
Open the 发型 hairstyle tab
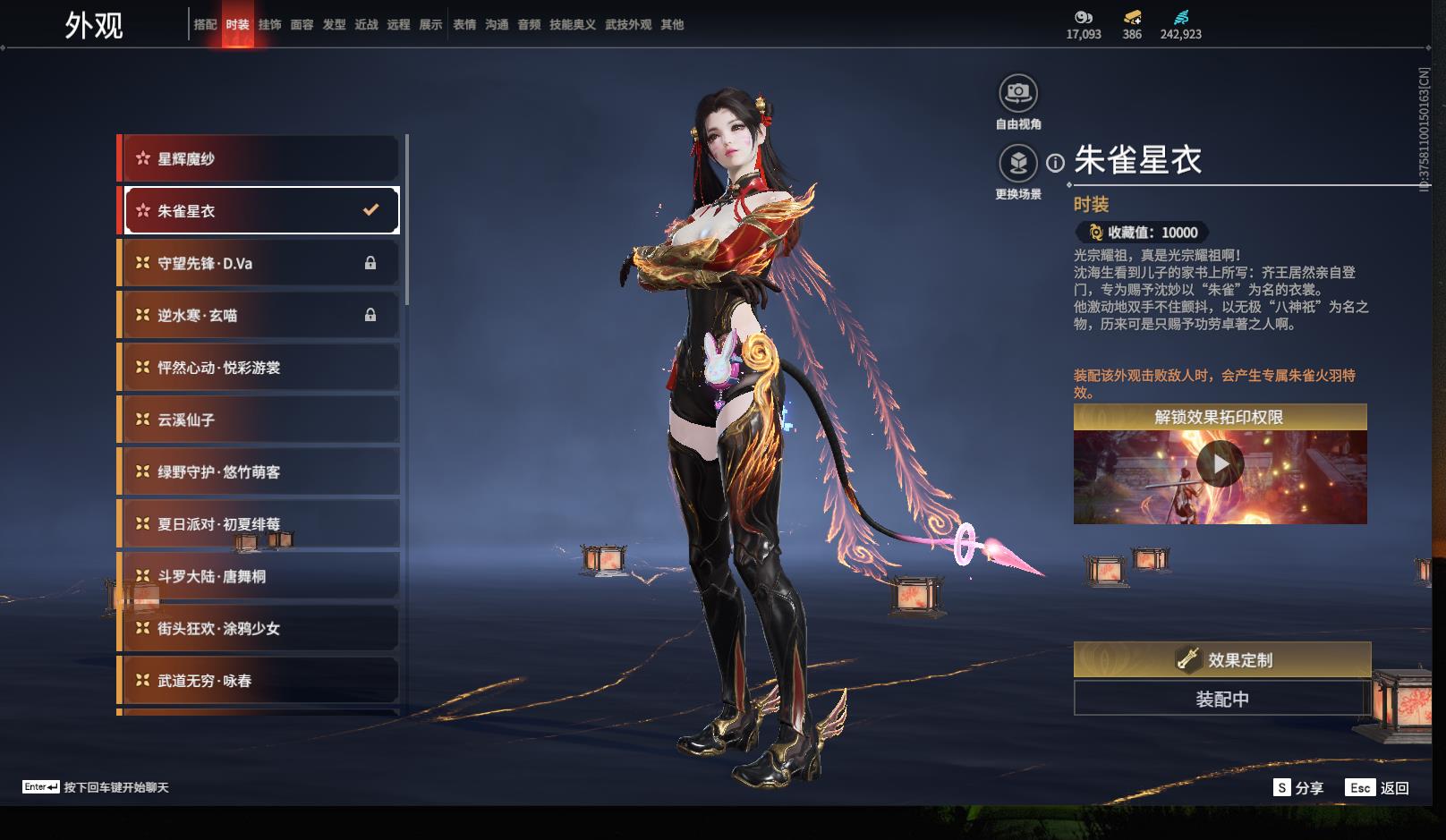point(334,25)
